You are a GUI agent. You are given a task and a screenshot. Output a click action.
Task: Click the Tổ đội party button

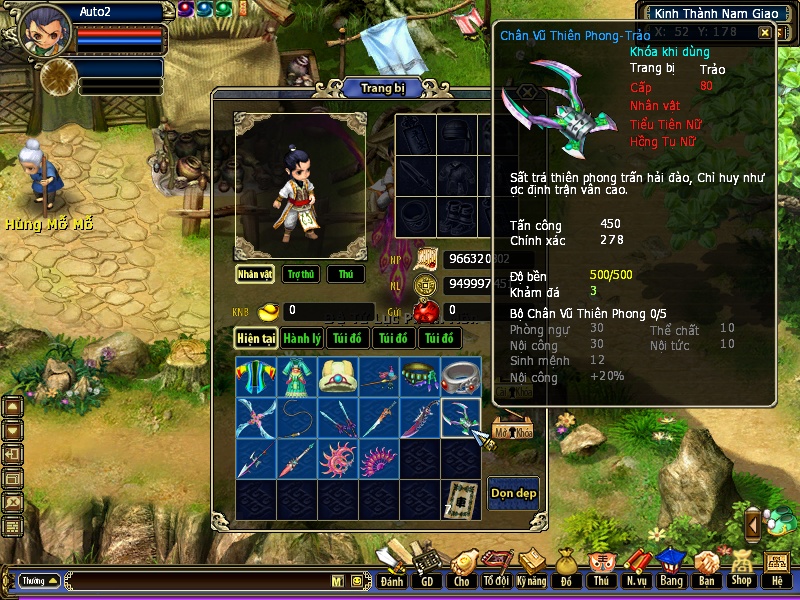pos(496,580)
